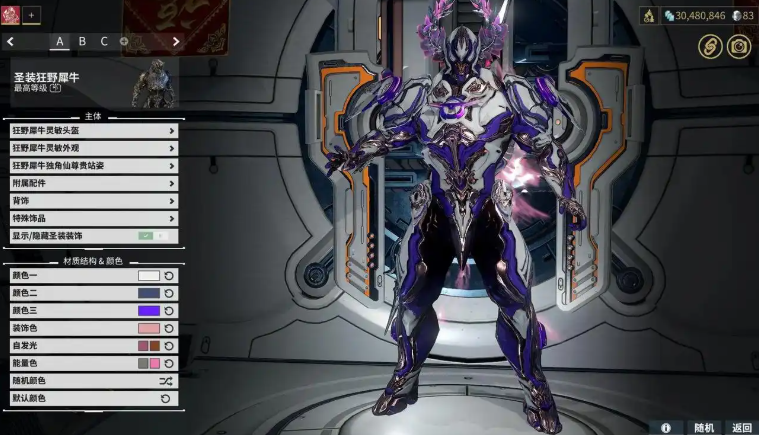Image resolution: width=759 pixels, height=435 pixels.
Task: Open the camera capture icon
Action: click(x=738, y=46)
